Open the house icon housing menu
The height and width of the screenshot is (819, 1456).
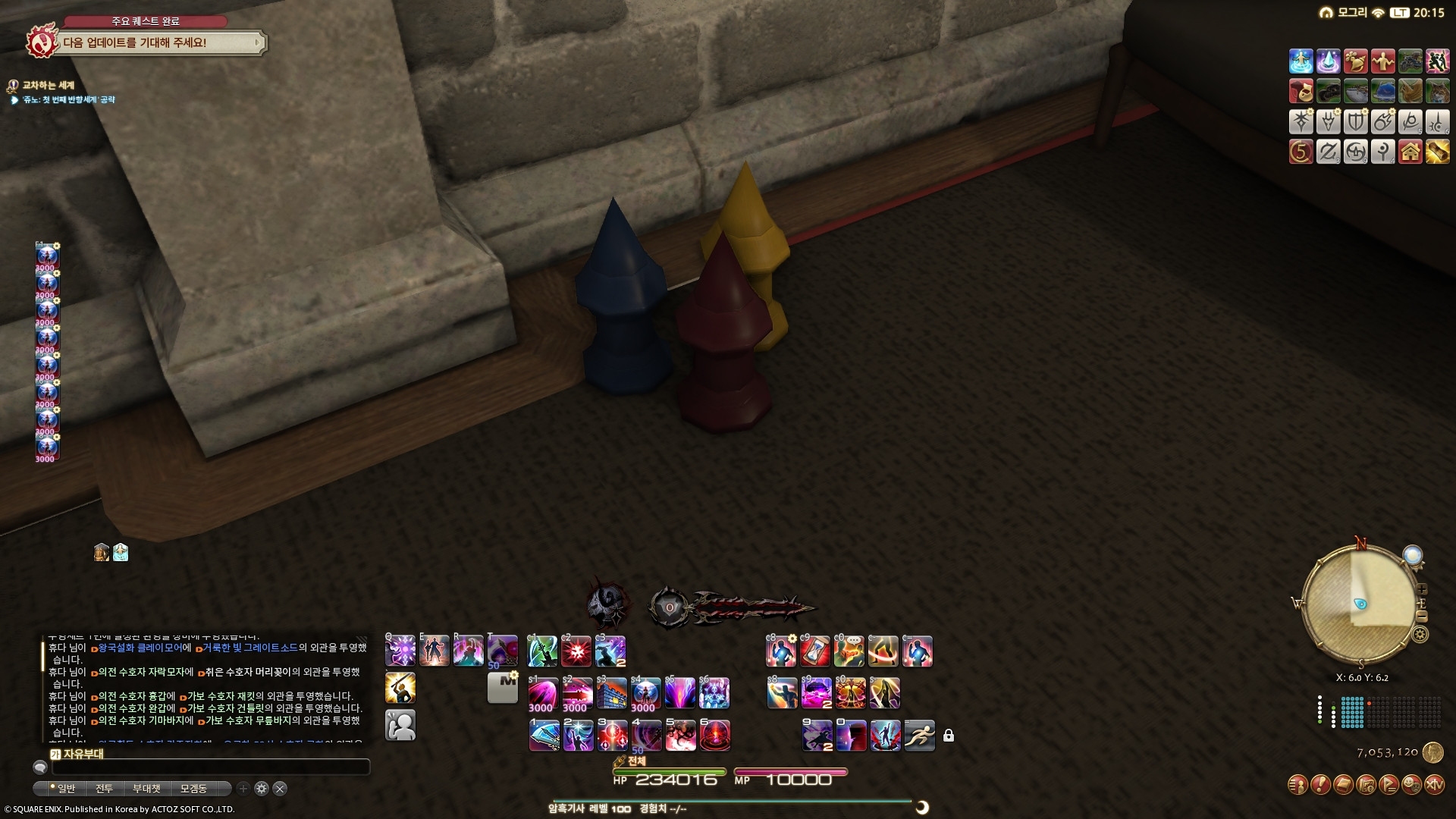1410,152
